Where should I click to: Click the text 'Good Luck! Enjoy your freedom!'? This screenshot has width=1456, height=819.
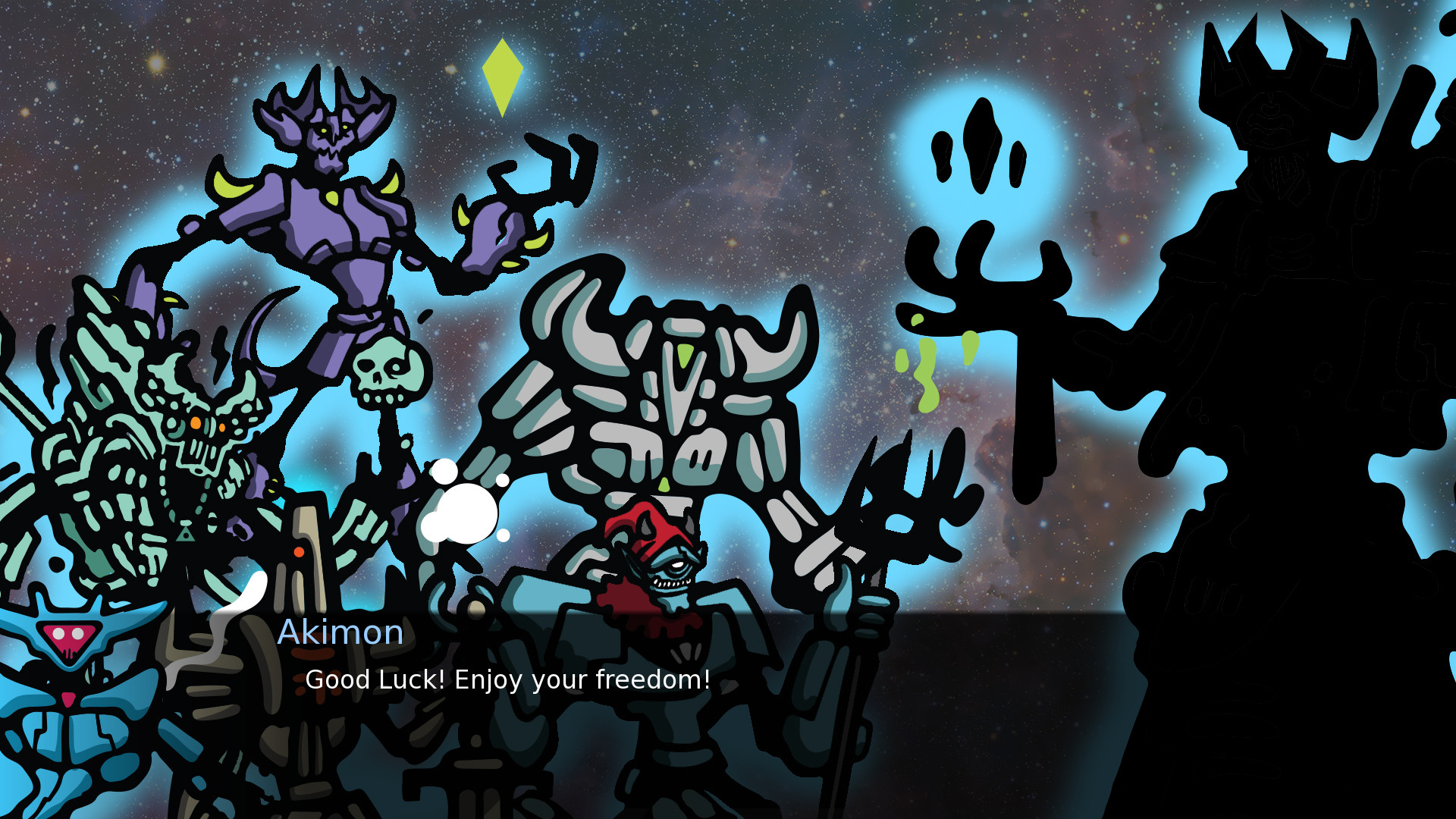coord(507,680)
